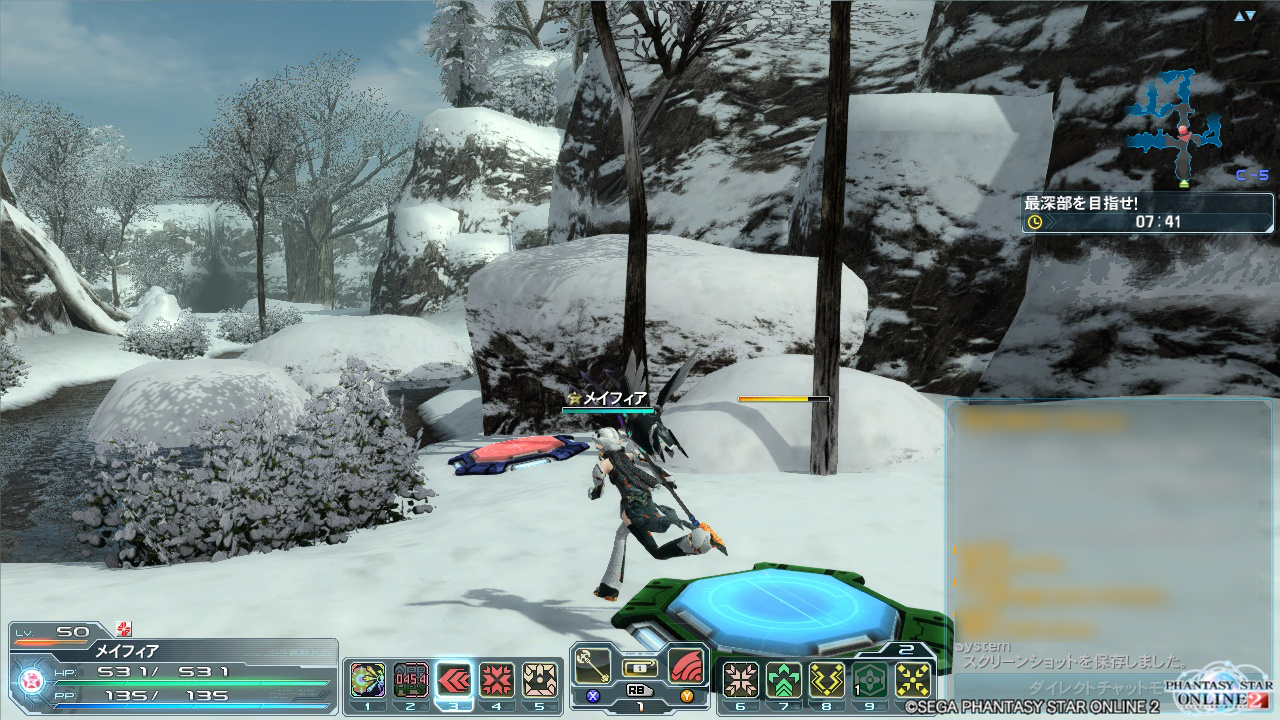This screenshot has height=720, width=1280.
Task: Select the golden rod weapon action icon
Action: [593, 666]
